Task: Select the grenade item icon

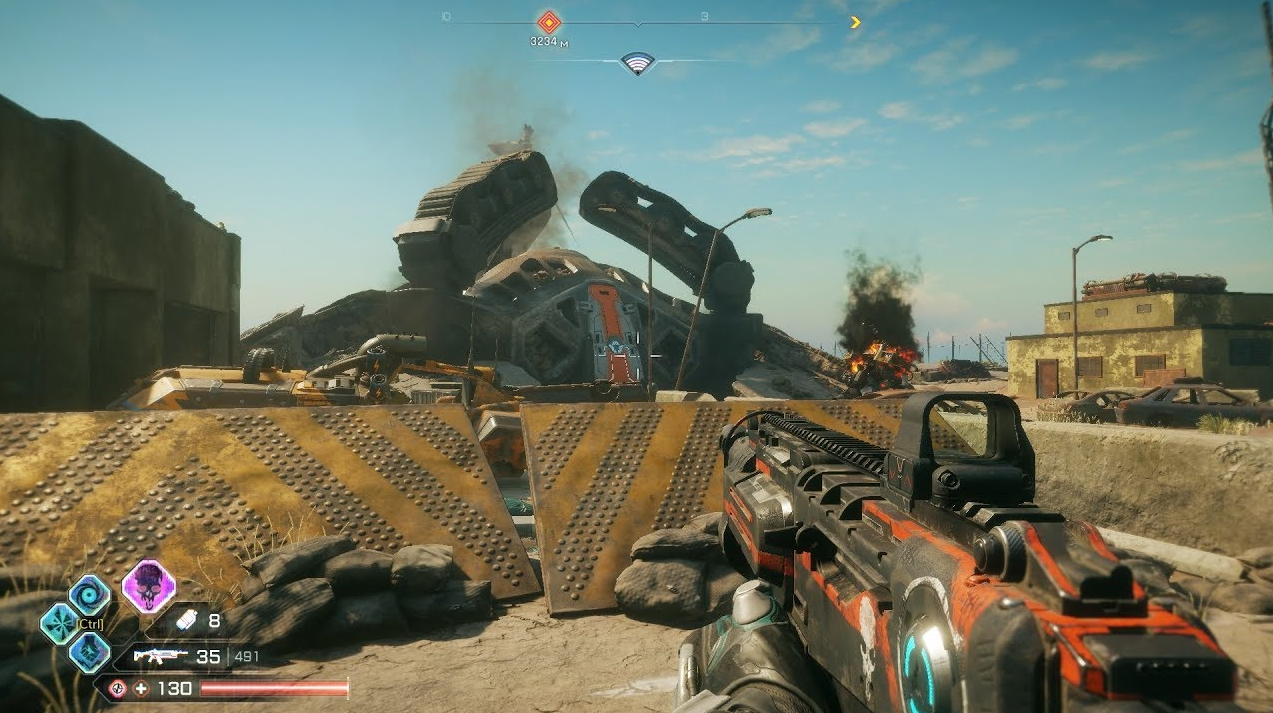Action: (187, 621)
